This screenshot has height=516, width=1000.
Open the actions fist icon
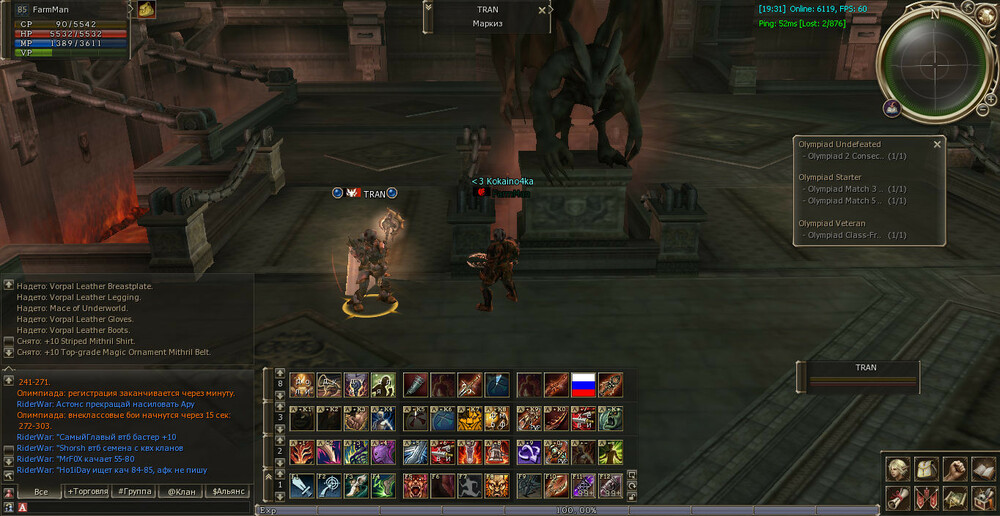coord(955,468)
